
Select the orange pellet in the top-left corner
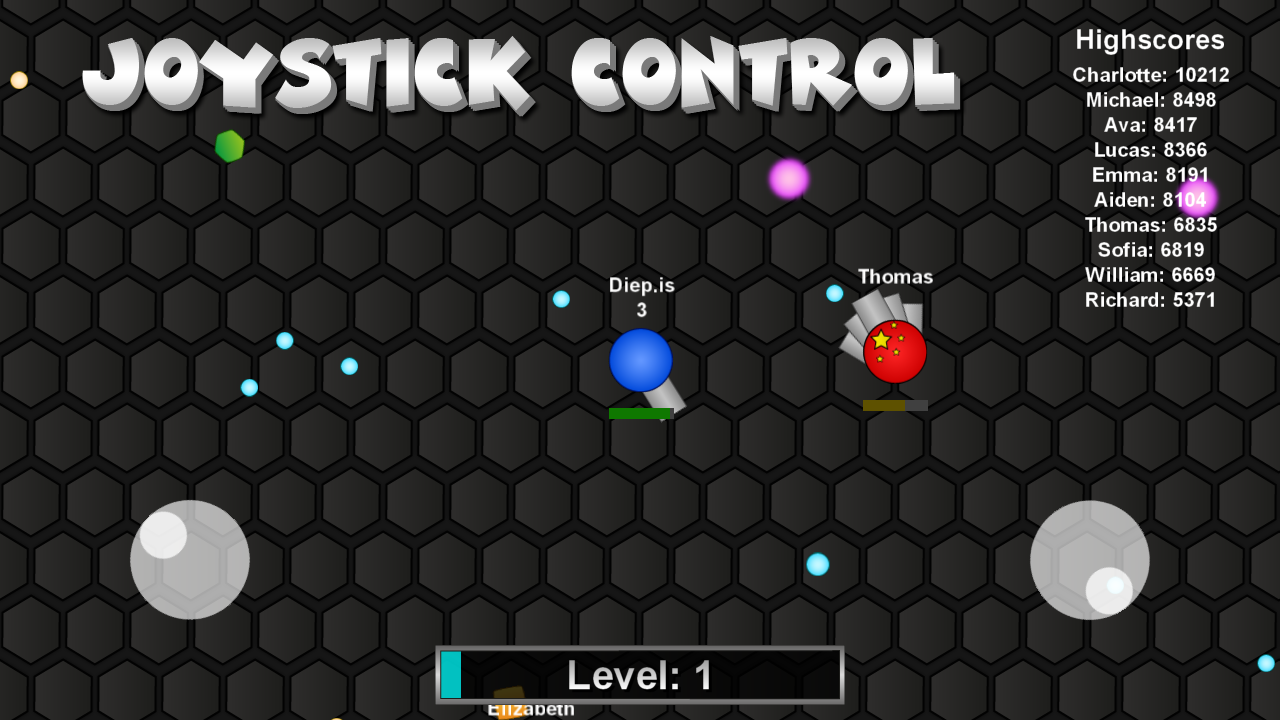(x=16, y=80)
